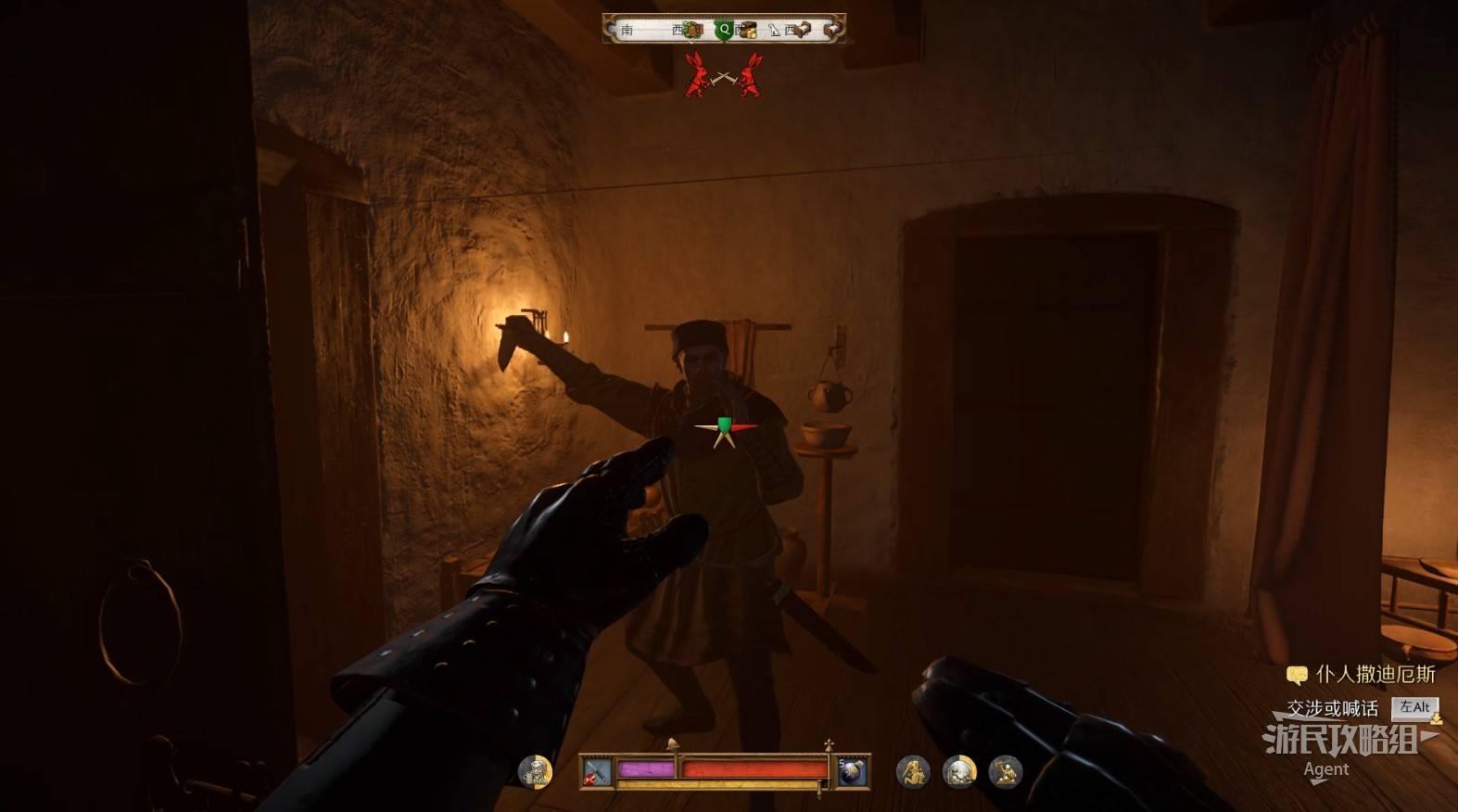Inspect the golden figure with raised tool icon
Viewport: 1458px width, 812px height.
pos(1005,771)
